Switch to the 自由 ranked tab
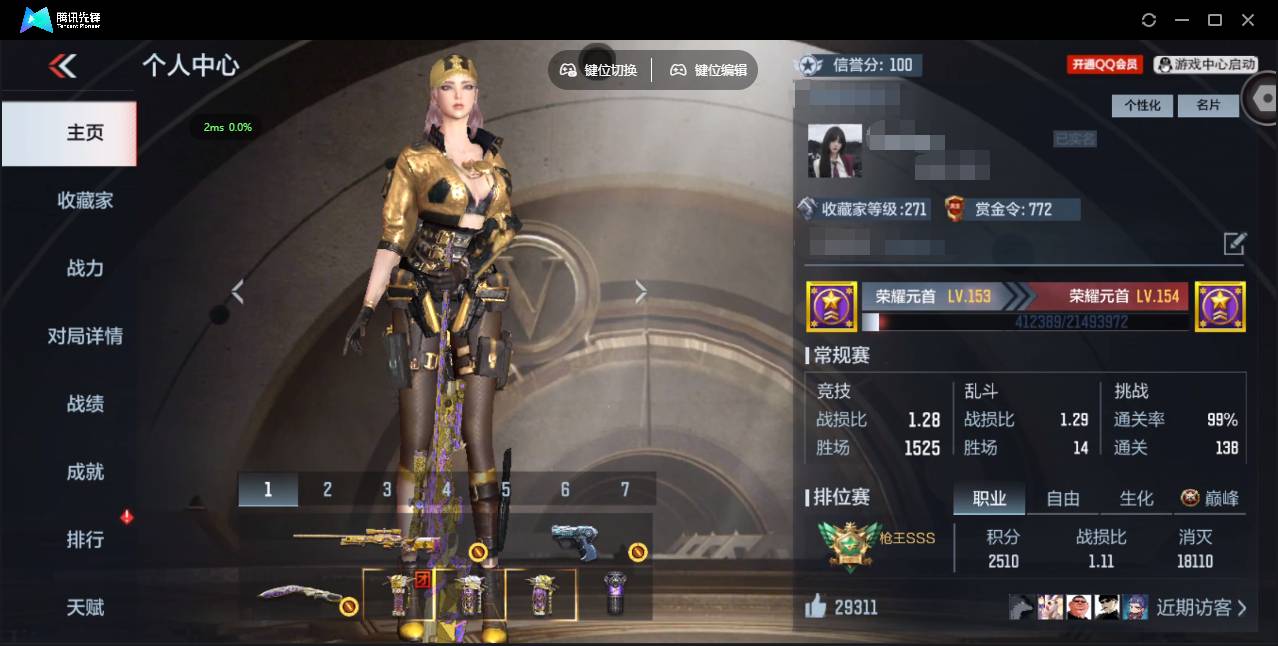 pyautogui.click(x=1063, y=498)
